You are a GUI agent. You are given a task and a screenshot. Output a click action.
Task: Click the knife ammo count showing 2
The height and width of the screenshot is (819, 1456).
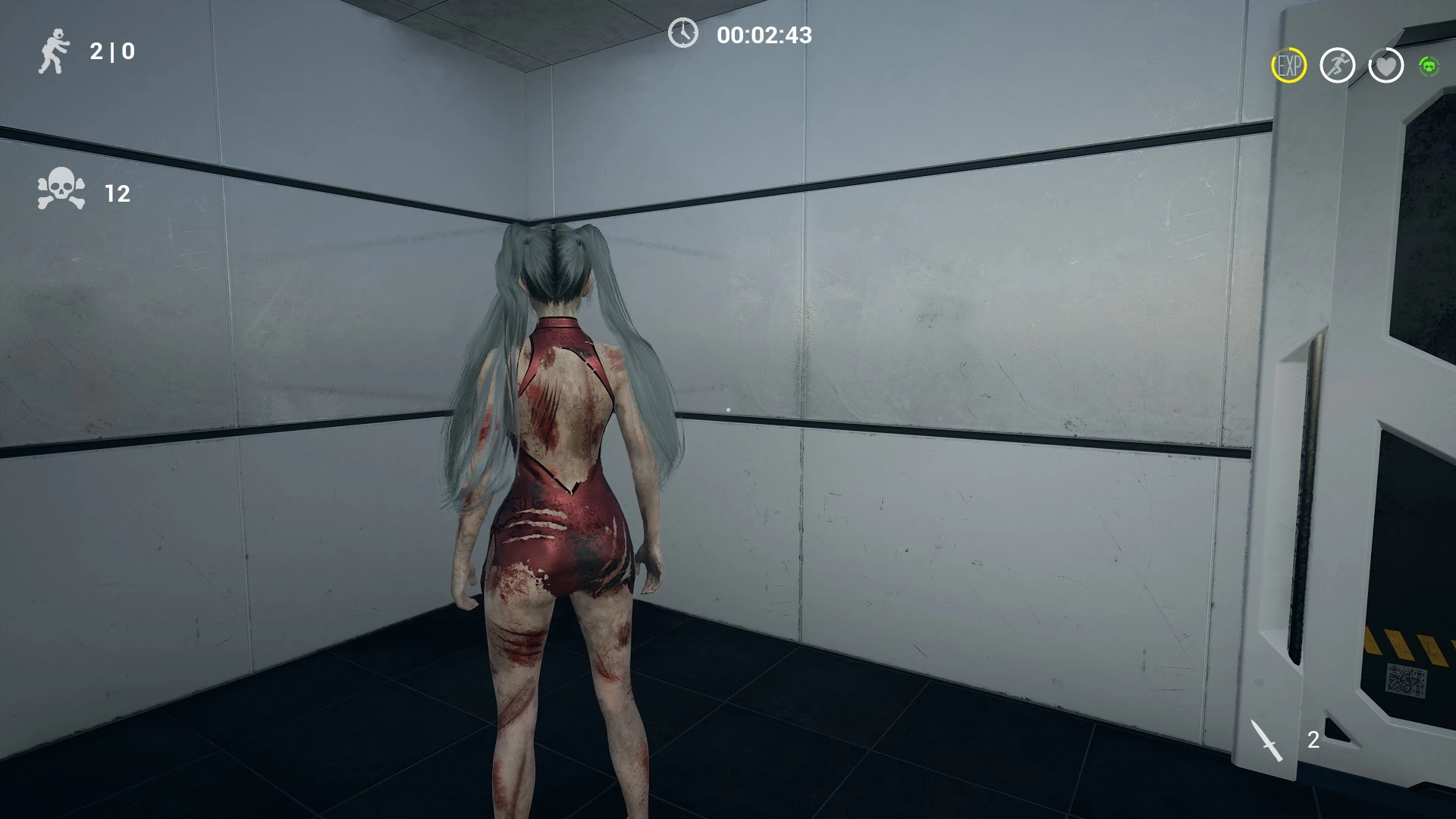click(x=1316, y=739)
